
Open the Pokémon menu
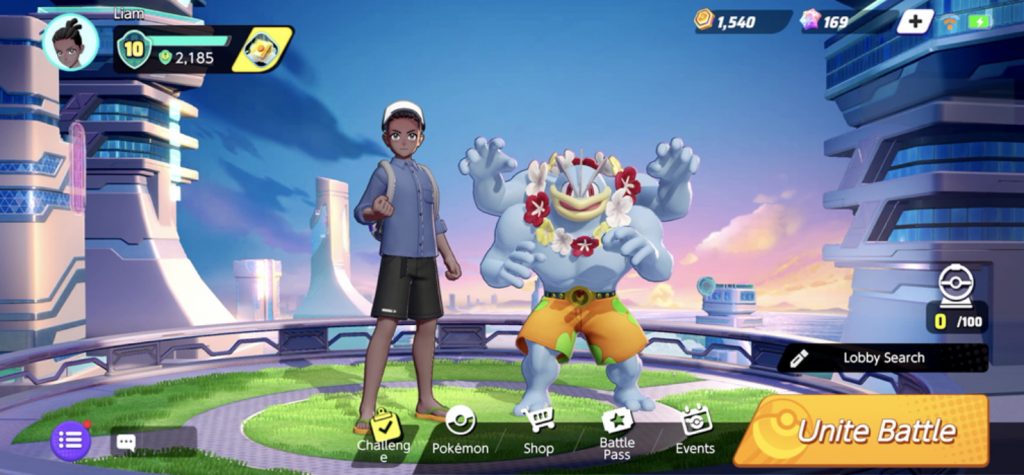click(460, 431)
